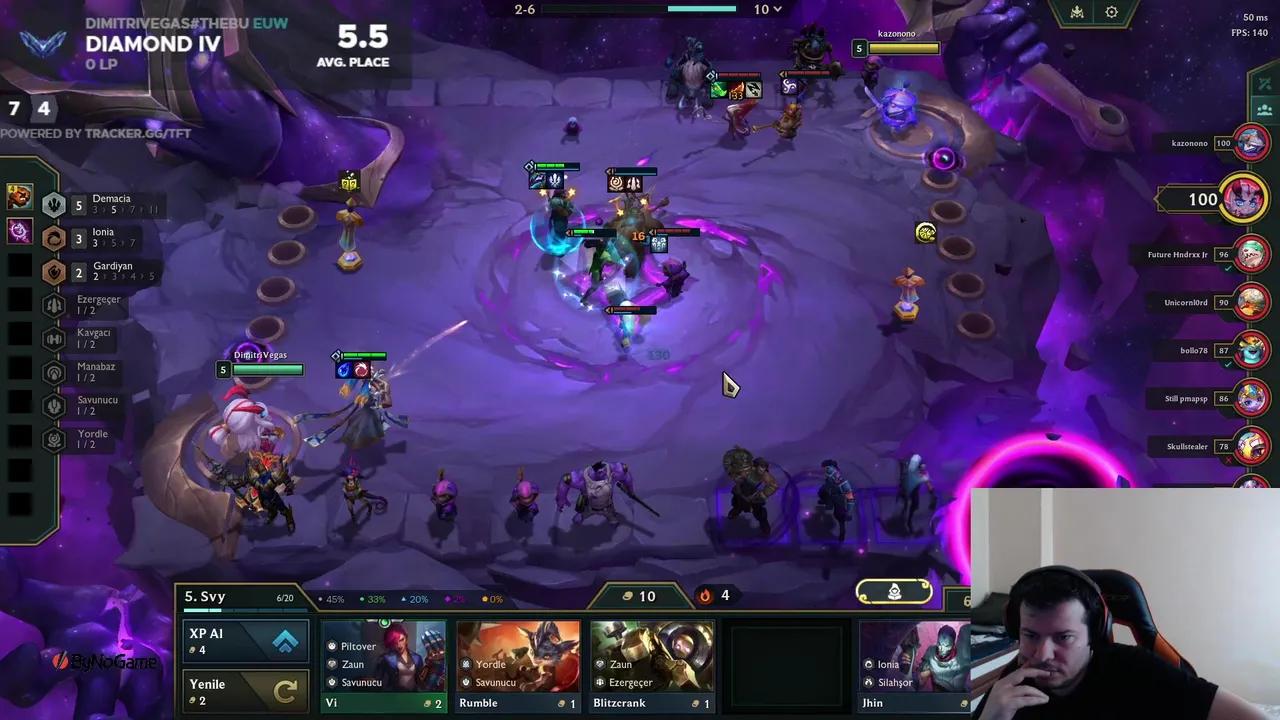Click the Ionia trait icon in trait tracker

[x=54, y=237]
